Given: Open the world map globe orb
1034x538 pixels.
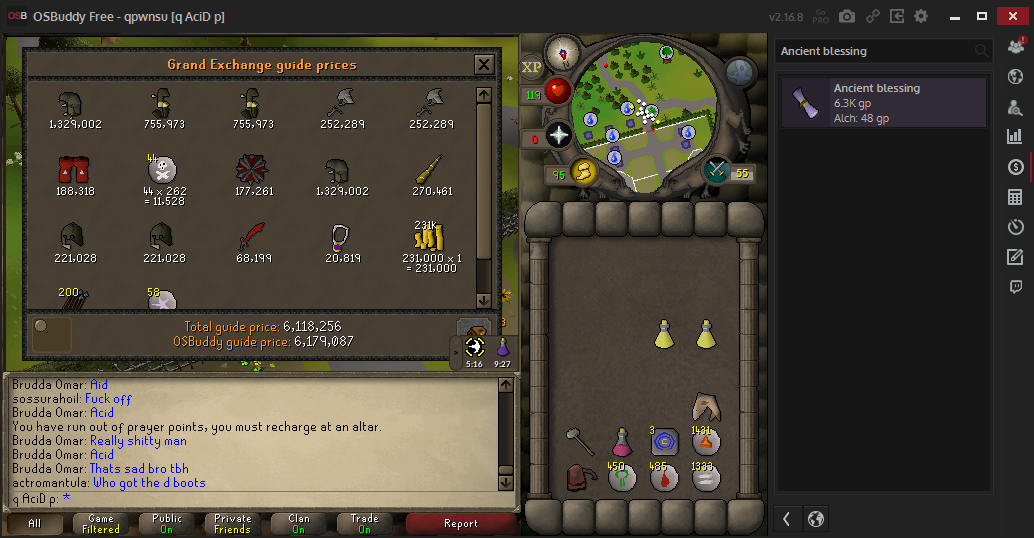Looking at the screenshot, I should pos(740,72).
